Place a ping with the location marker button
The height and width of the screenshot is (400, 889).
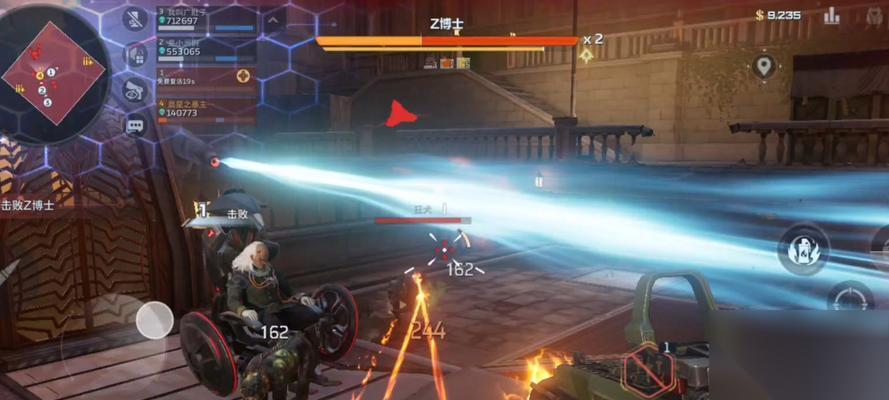click(x=764, y=67)
